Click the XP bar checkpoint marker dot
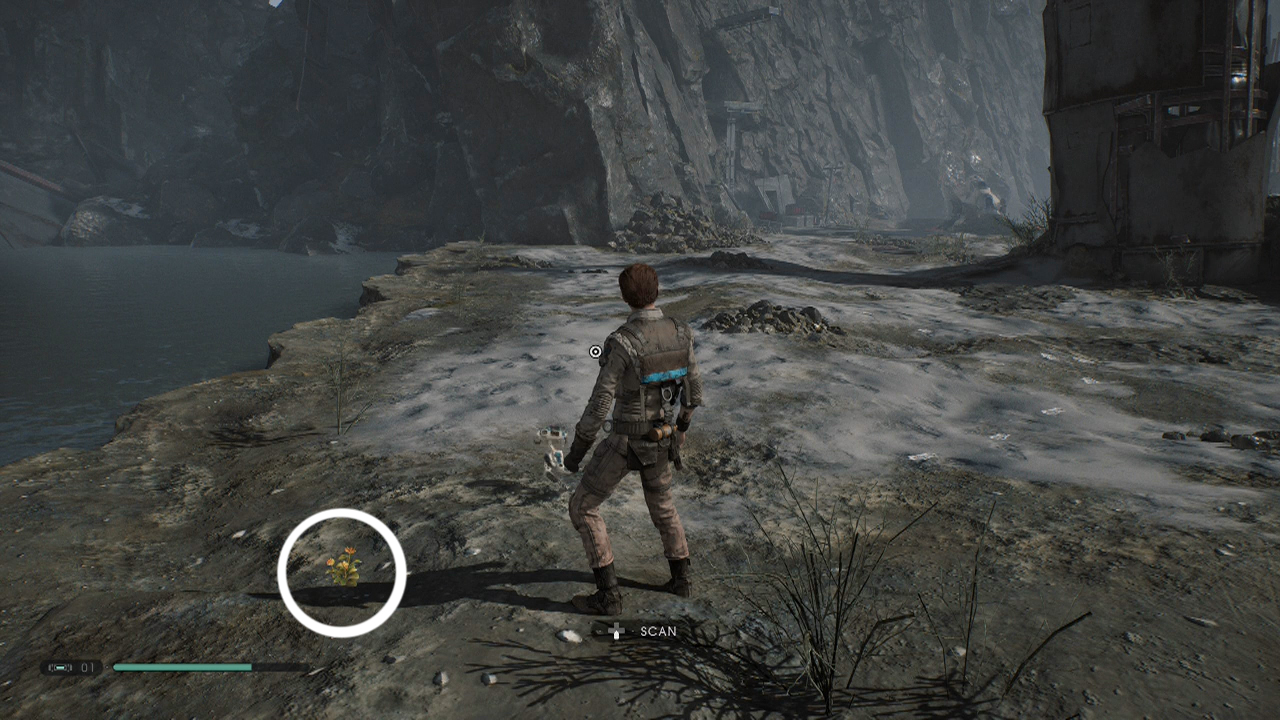 pos(106,668)
